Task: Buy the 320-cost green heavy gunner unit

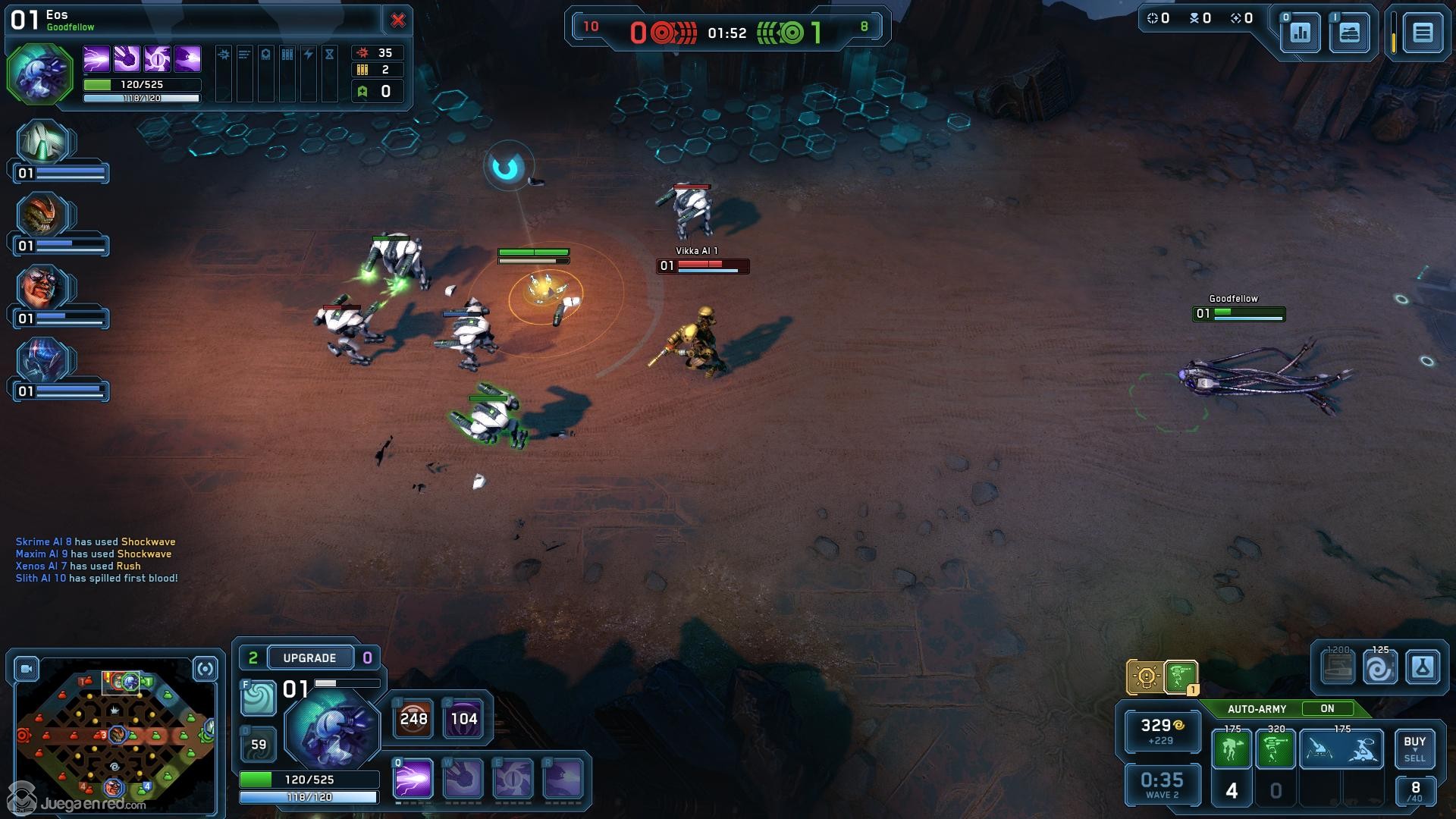Action: pyautogui.click(x=1276, y=749)
